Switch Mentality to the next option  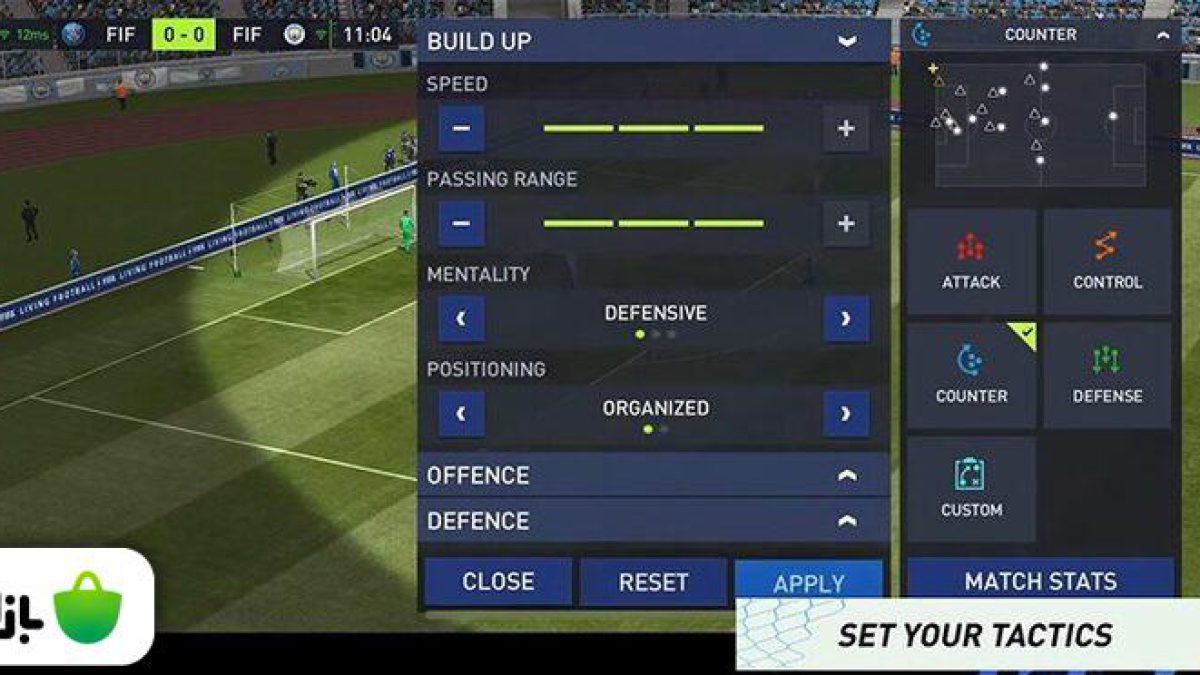[846, 319]
